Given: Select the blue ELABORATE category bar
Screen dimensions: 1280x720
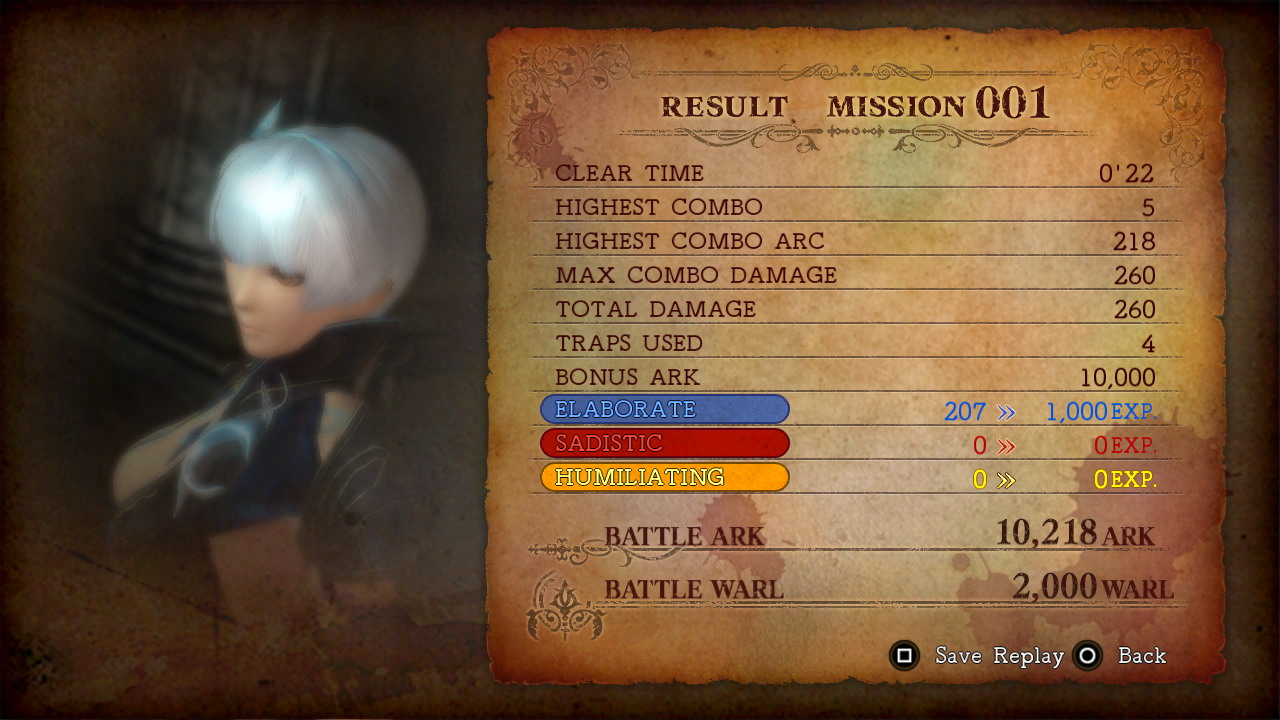Looking at the screenshot, I should (x=665, y=409).
